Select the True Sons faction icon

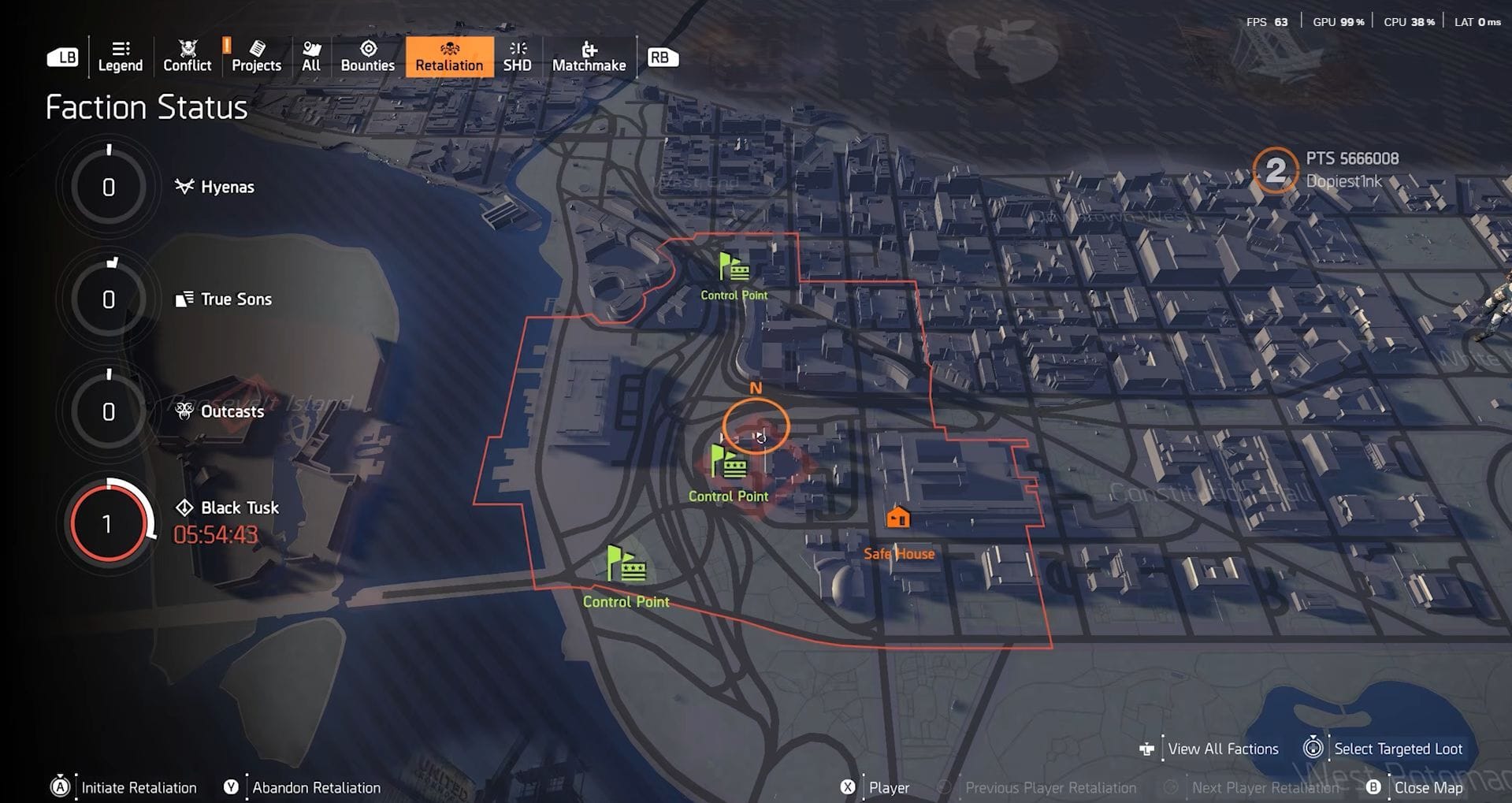pyautogui.click(x=184, y=298)
